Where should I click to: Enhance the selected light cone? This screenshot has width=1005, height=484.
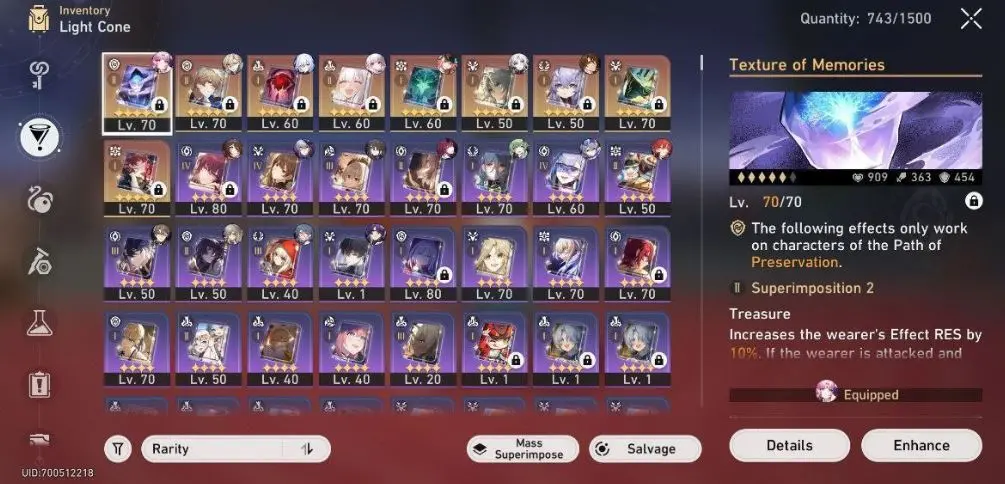point(920,445)
